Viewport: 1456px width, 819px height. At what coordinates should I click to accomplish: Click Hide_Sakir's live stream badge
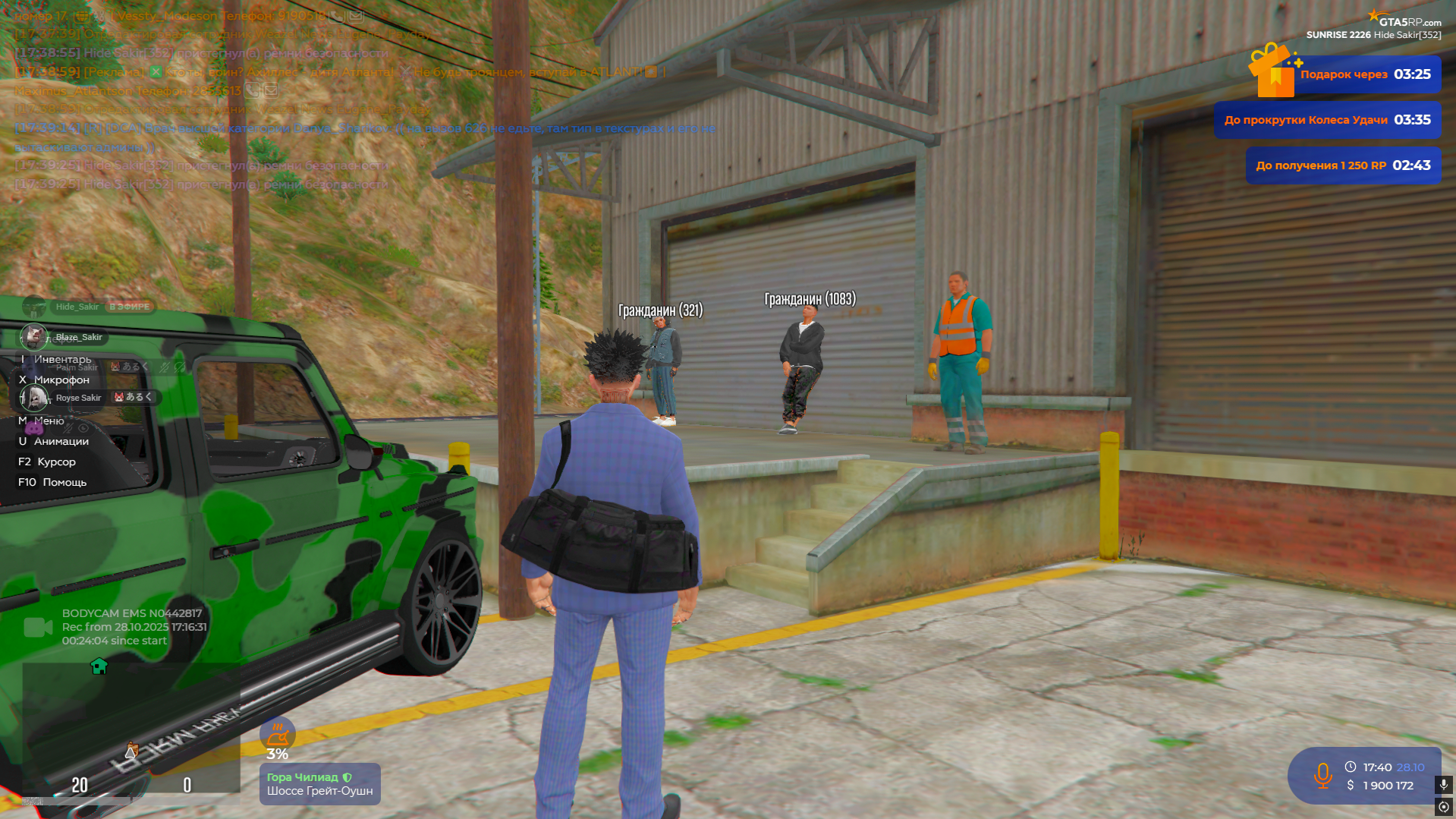(x=130, y=307)
